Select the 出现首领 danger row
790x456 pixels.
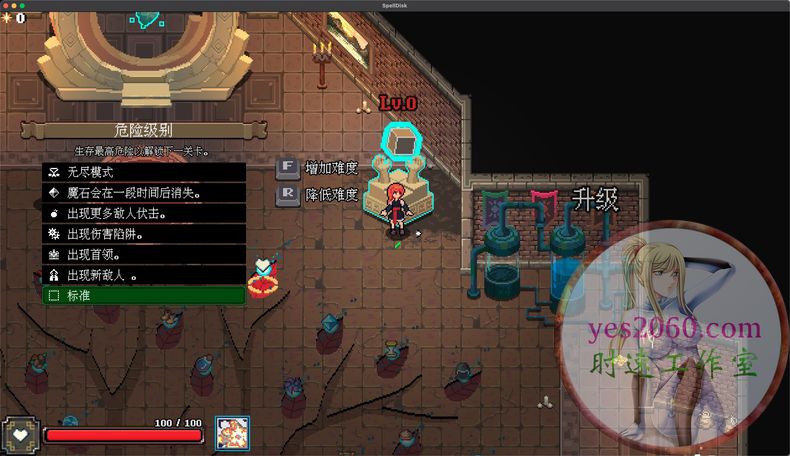pos(143,254)
